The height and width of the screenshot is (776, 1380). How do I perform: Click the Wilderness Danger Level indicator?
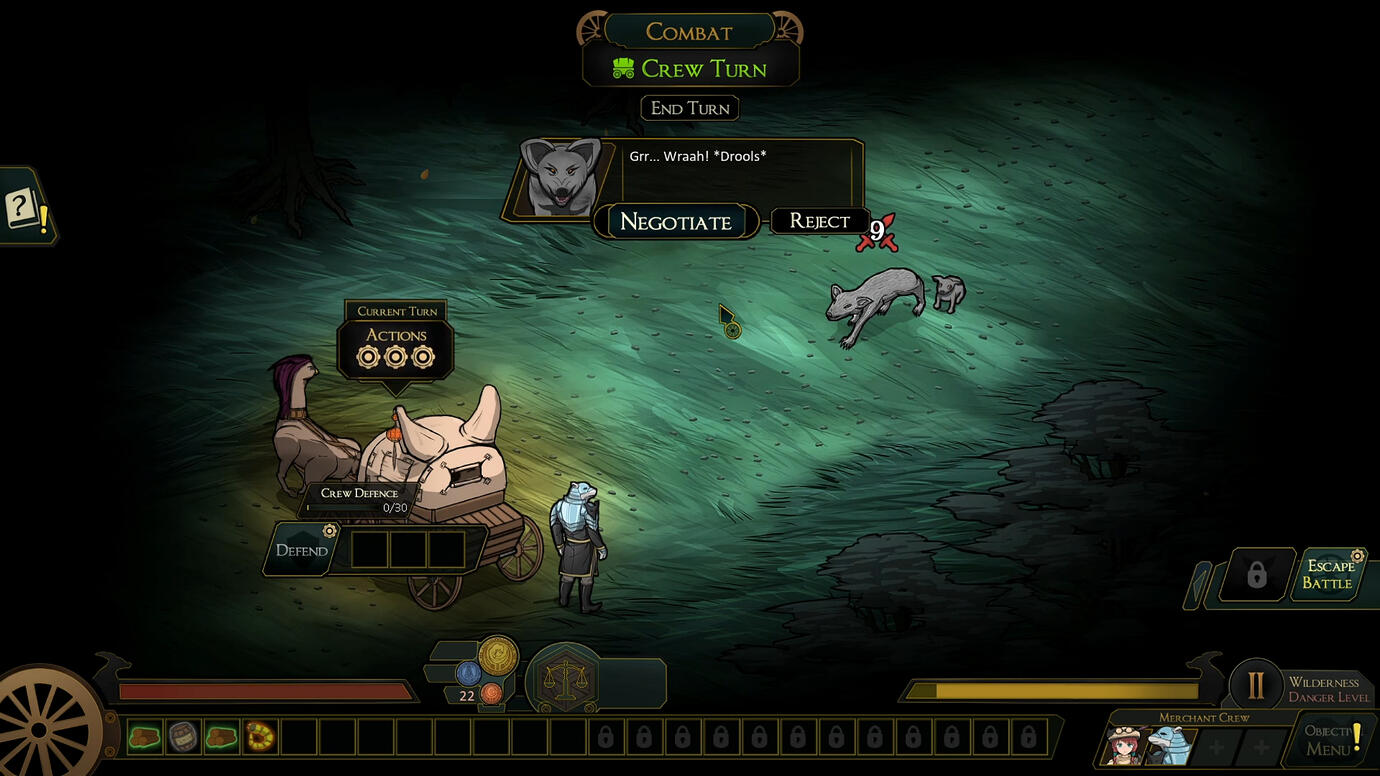click(x=1256, y=686)
